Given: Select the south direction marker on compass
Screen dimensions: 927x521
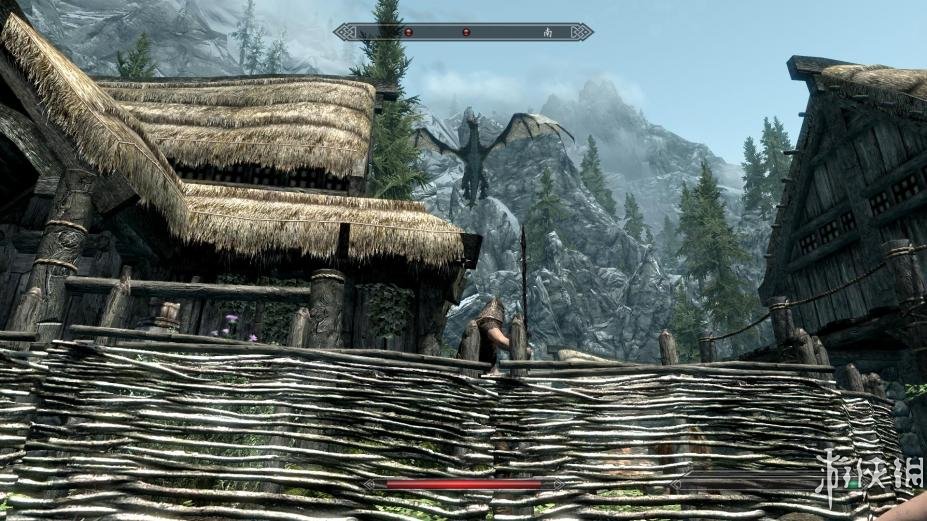Looking at the screenshot, I should coord(547,32).
